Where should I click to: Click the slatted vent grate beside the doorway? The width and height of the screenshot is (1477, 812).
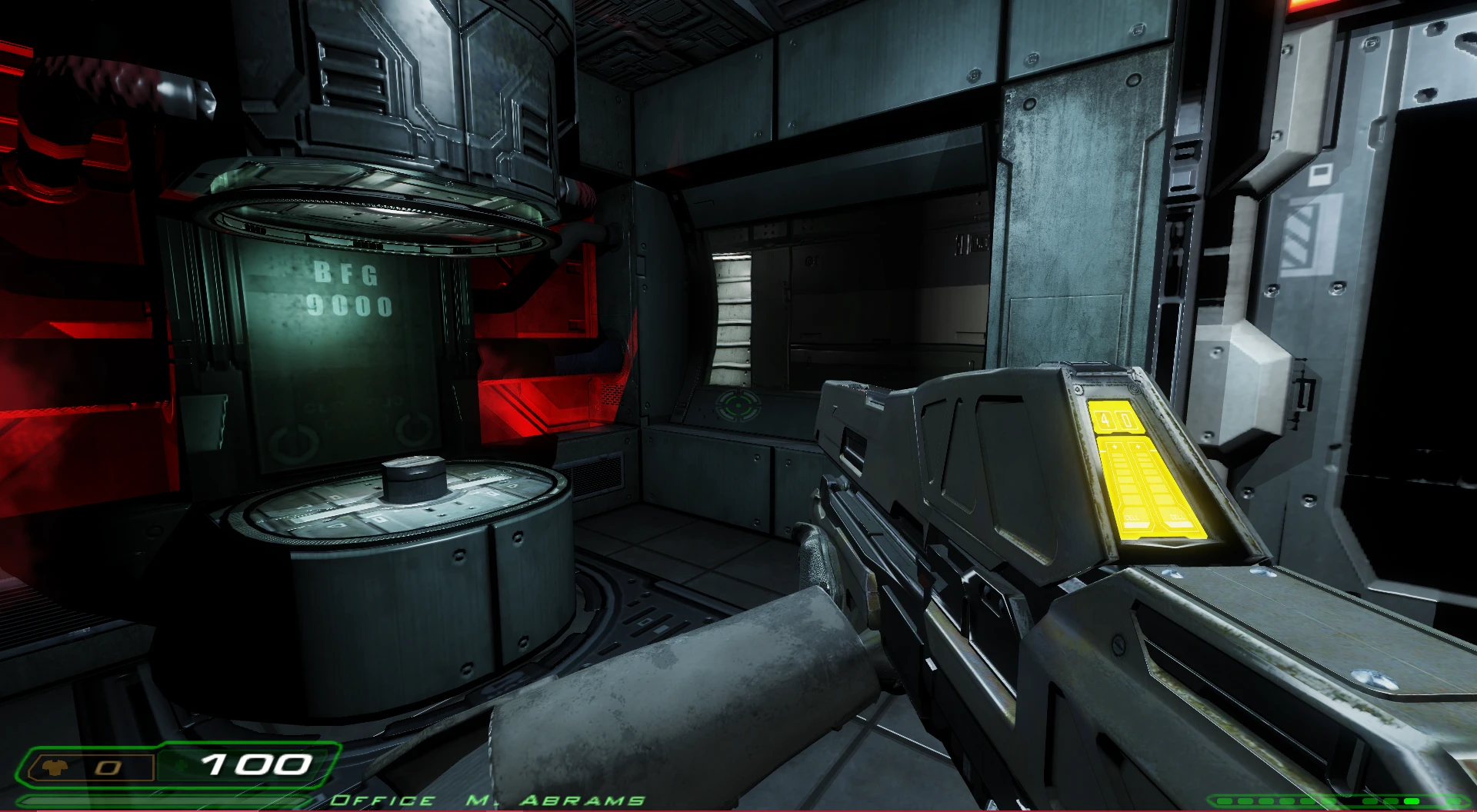[732, 308]
